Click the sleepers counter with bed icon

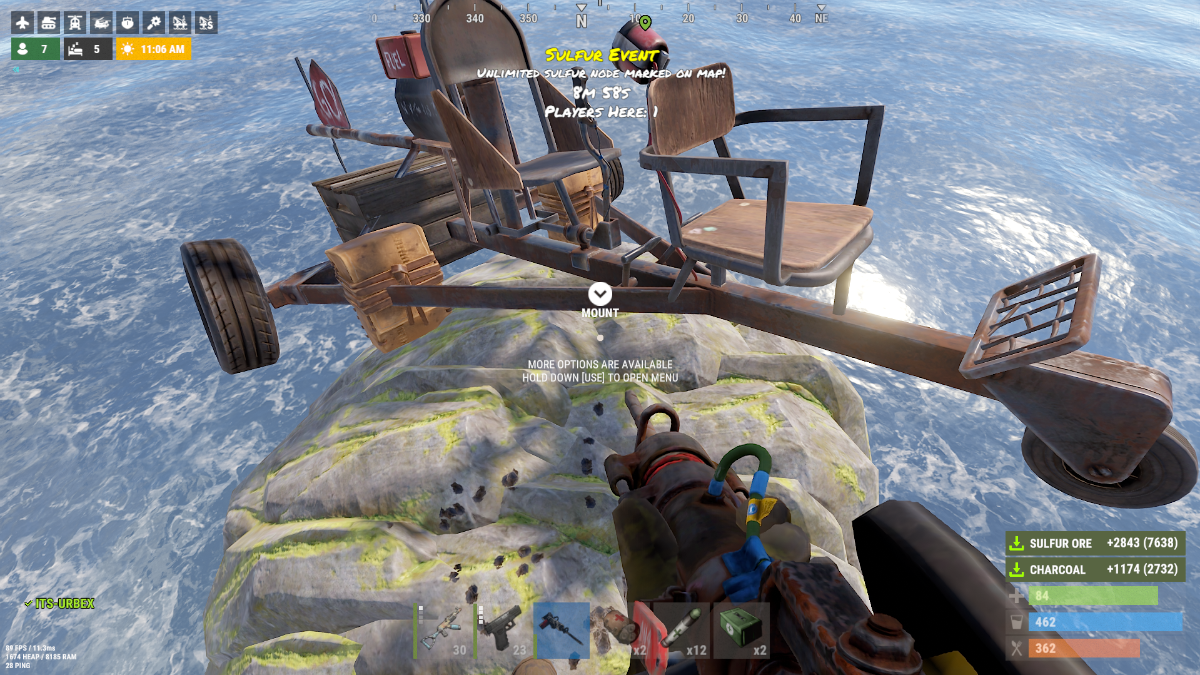click(x=88, y=49)
